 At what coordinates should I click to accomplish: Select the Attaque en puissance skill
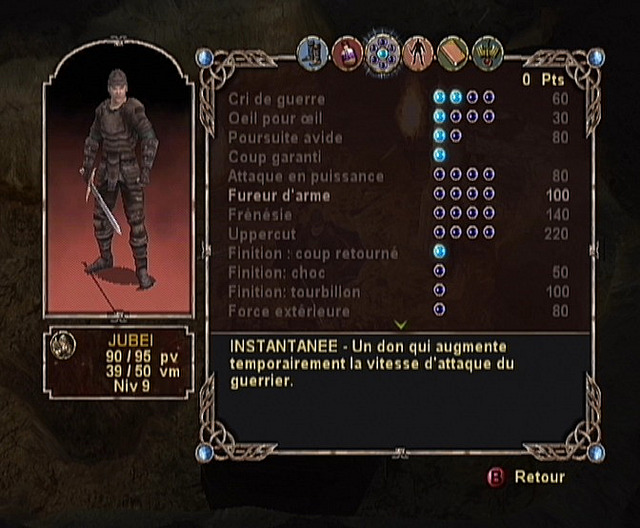coord(292,176)
